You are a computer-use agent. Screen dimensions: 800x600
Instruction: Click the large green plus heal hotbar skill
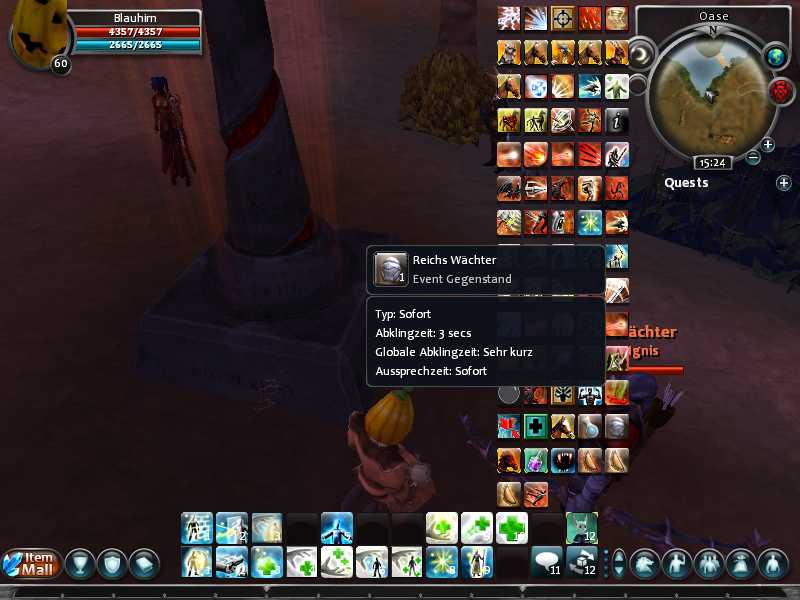[512, 526]
